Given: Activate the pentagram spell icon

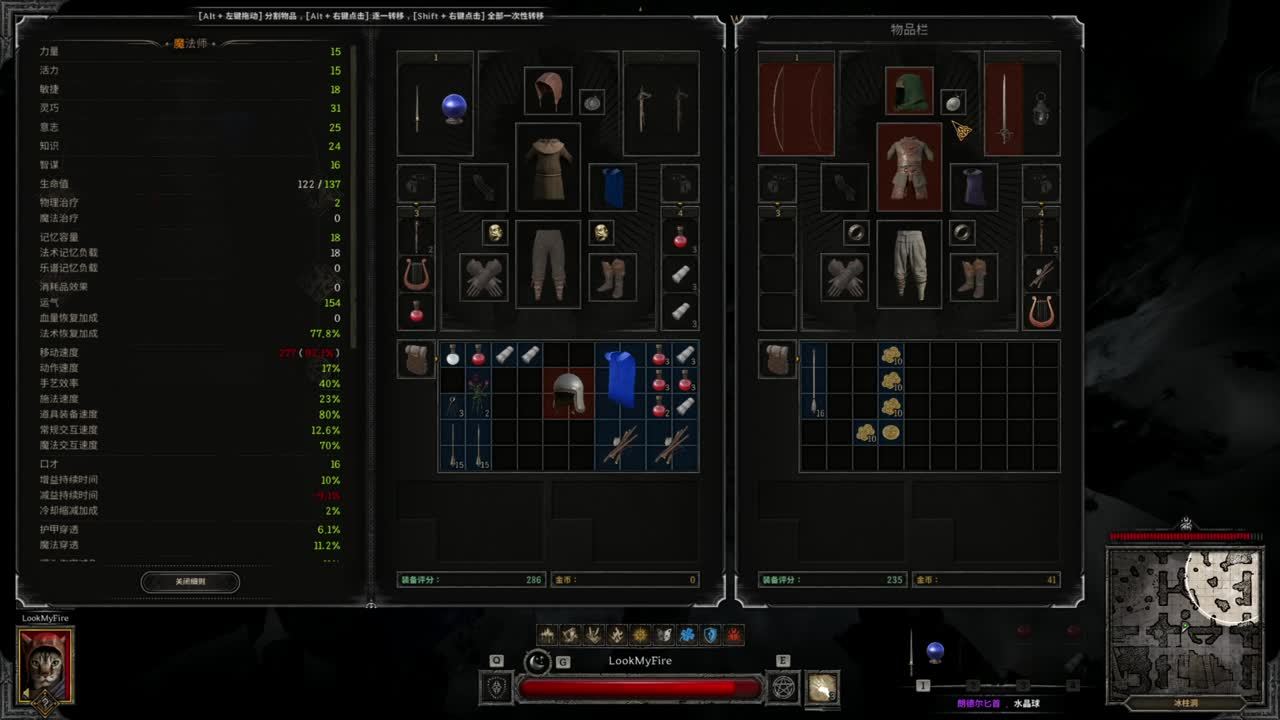Looking at the screenshot, I should tap(782, 688).
